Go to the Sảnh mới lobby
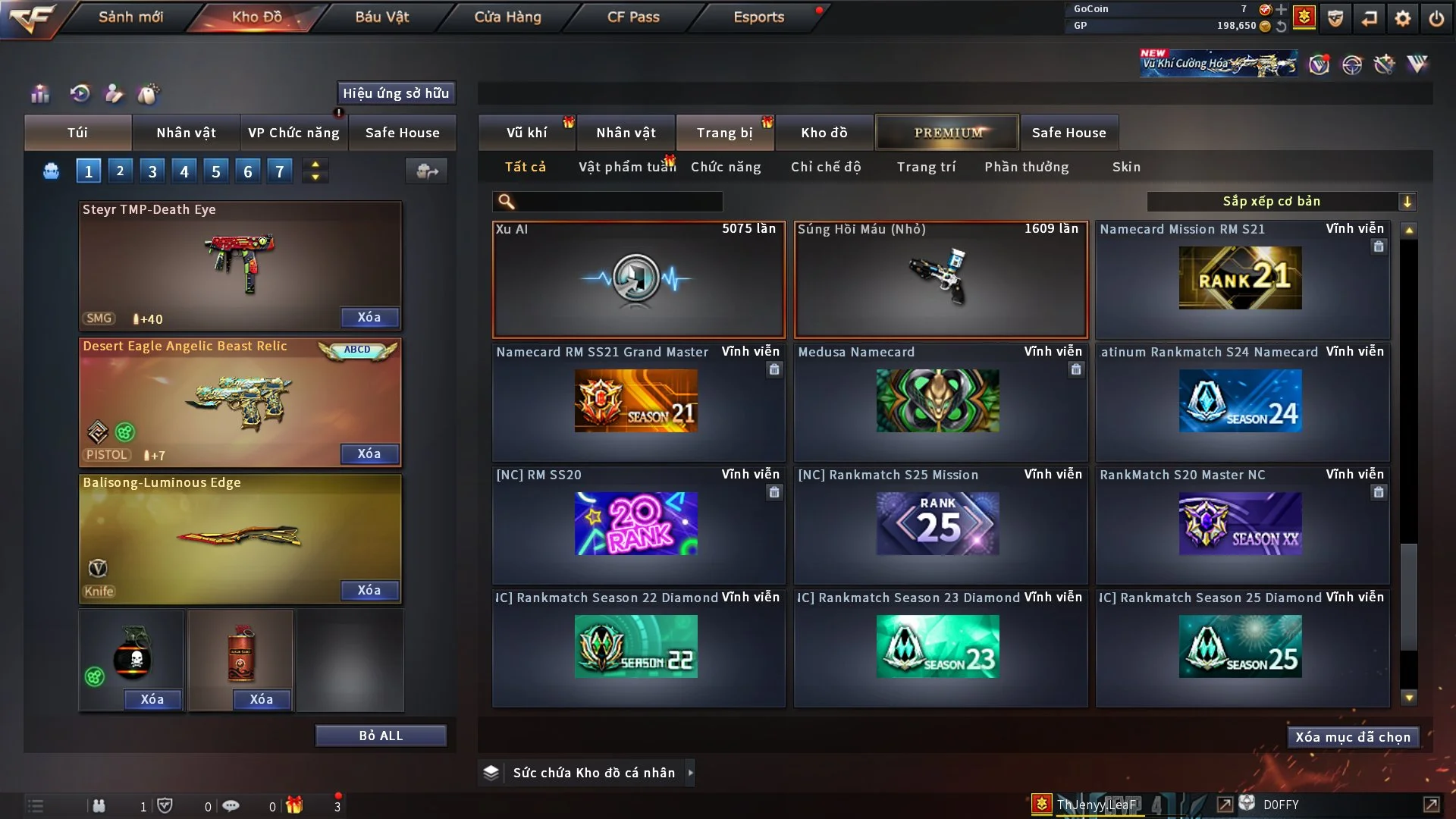 tap(130, 17)
